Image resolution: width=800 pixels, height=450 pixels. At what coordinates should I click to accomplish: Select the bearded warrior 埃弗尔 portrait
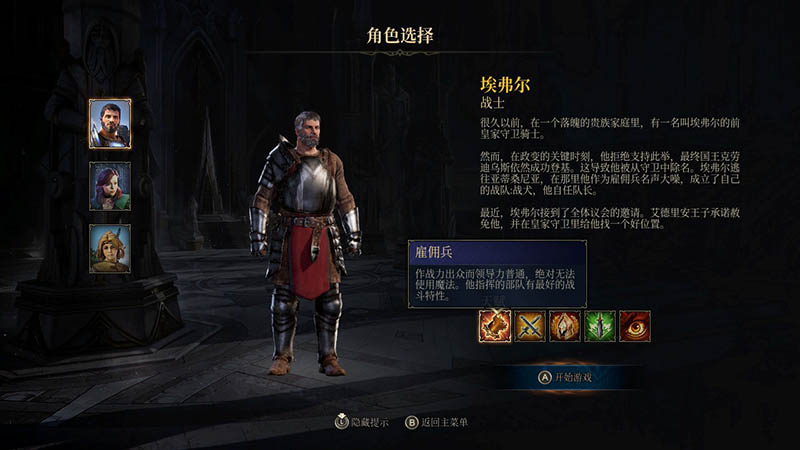[110, 123]
